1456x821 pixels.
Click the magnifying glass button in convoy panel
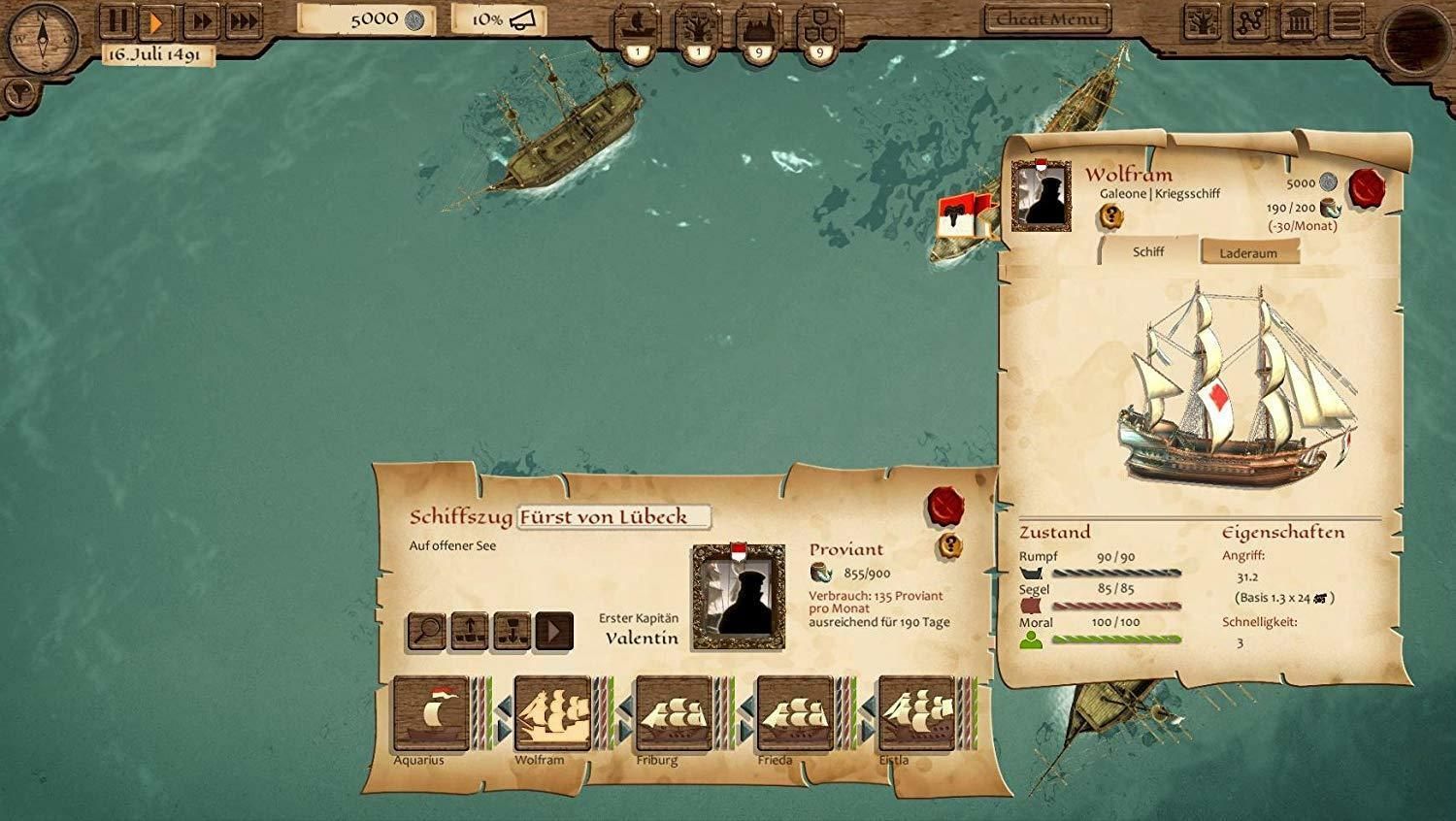click(x=426, y=632)
